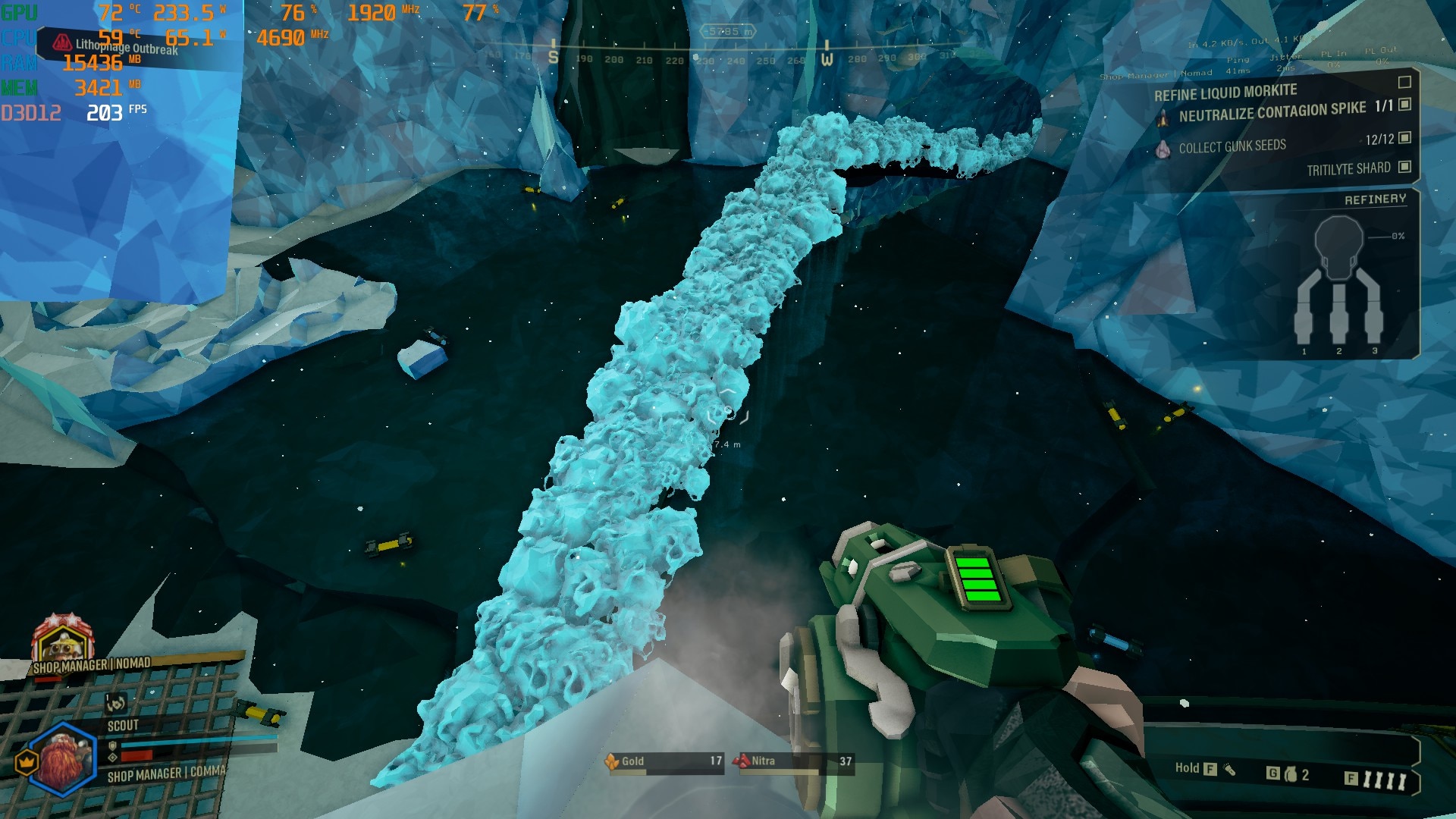Show the Lithophage Outbreak warning icon

click(62, 43)
